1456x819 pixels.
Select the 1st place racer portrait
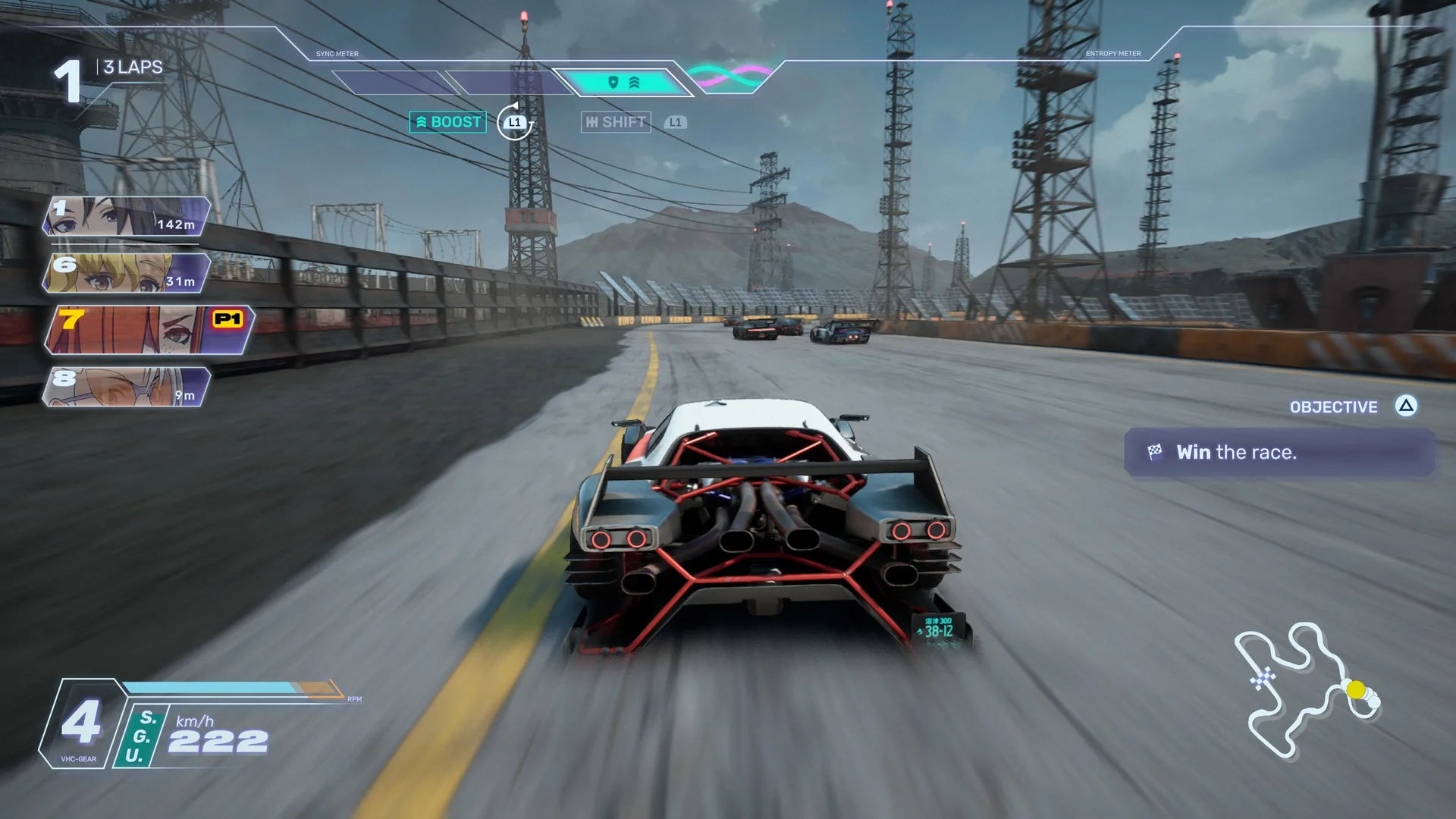pyautogui.click(x=126, y=217)
